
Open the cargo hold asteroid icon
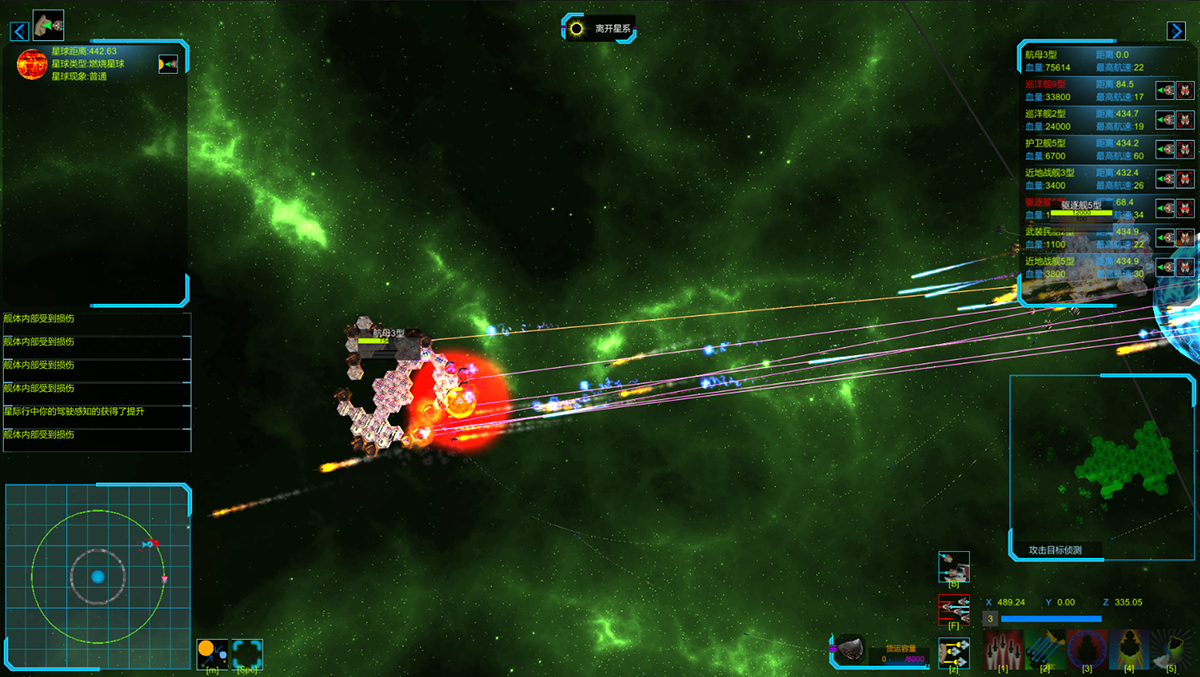pos(850,649)
